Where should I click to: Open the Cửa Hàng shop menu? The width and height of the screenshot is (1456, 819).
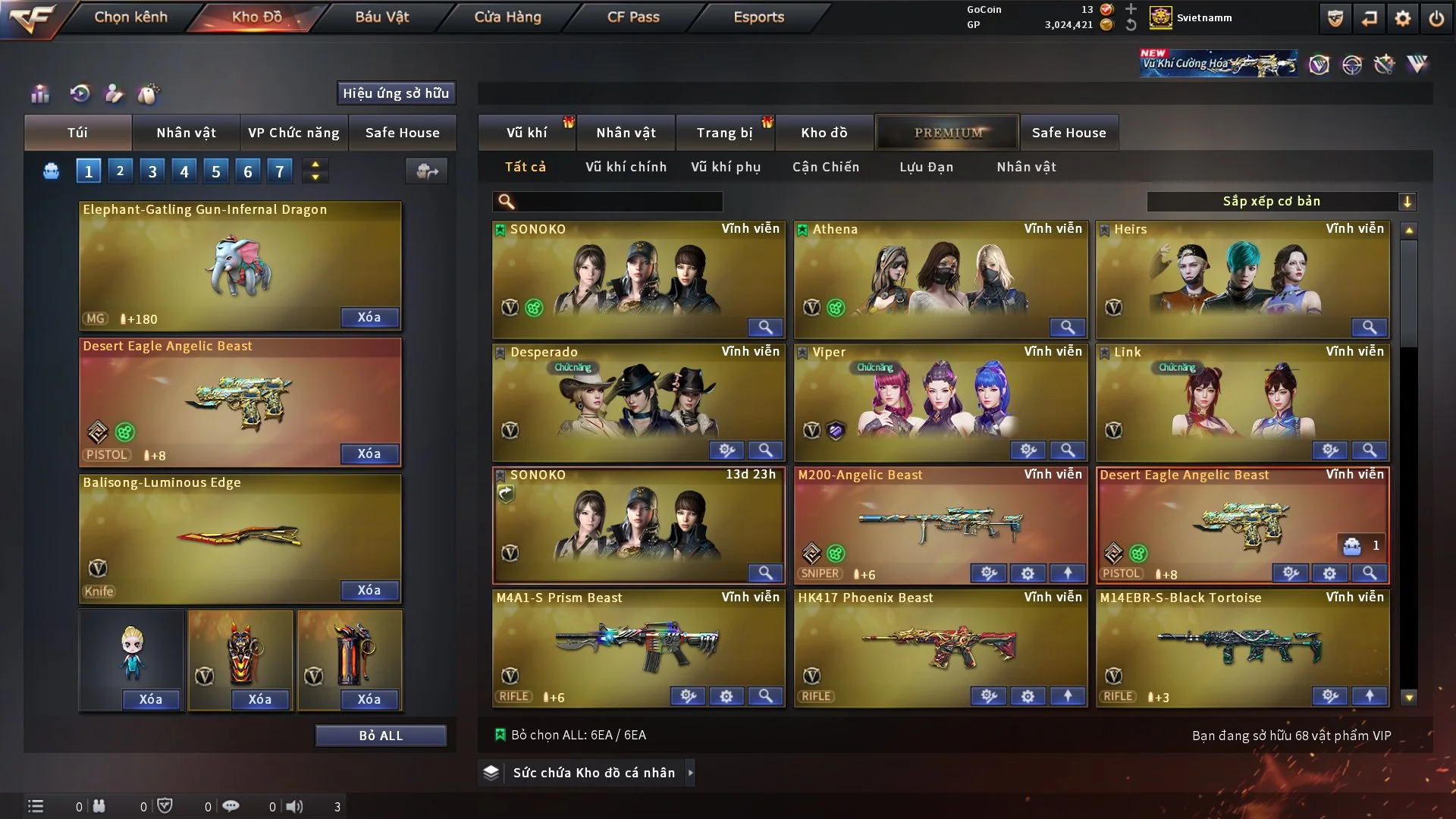click(x=507, y=17)
